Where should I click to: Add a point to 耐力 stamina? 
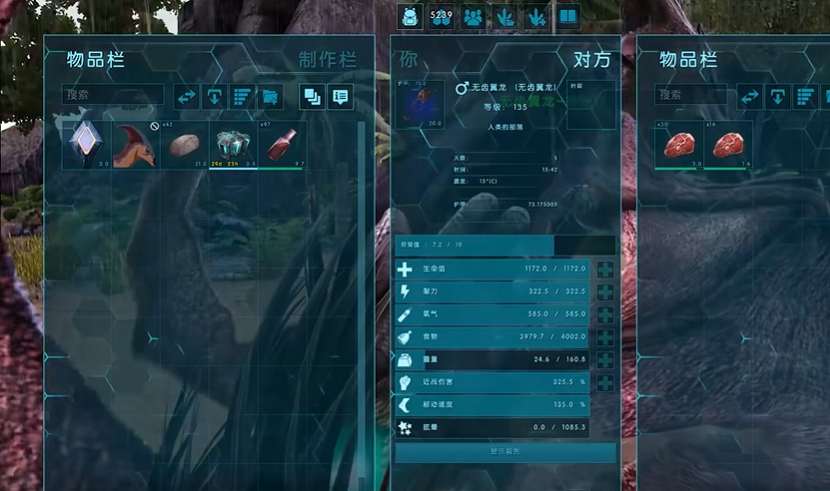(x=605, y=292)
